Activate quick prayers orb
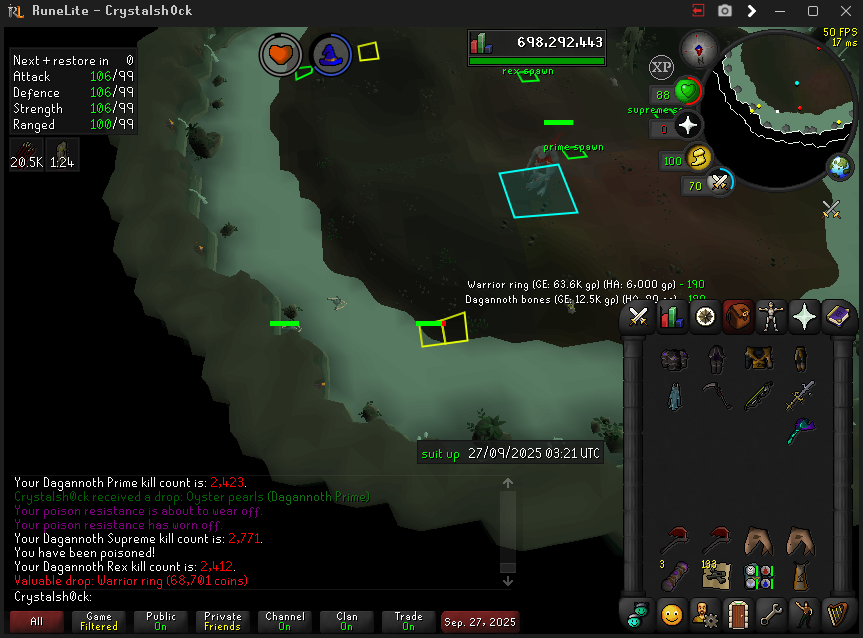Screen dimensions: 863x638 click(x=688, y=126)
